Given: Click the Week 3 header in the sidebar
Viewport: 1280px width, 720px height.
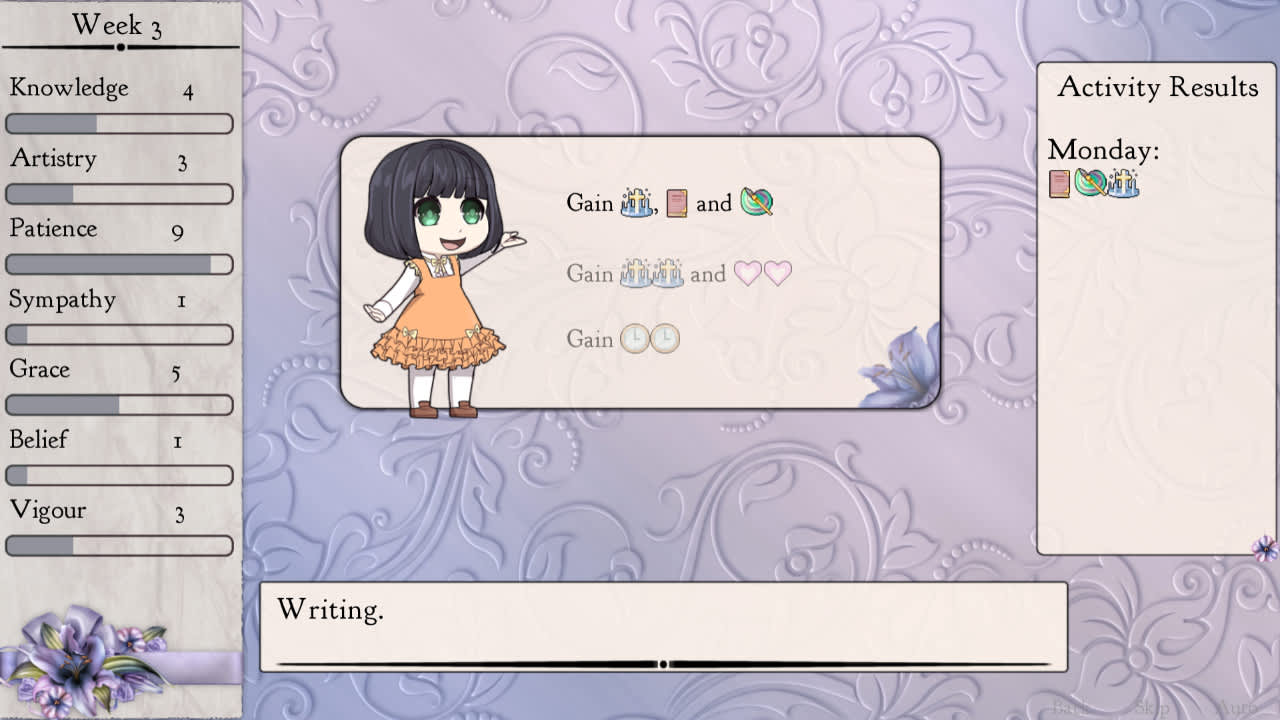Looking at the screenshot, I should point(119,24).
